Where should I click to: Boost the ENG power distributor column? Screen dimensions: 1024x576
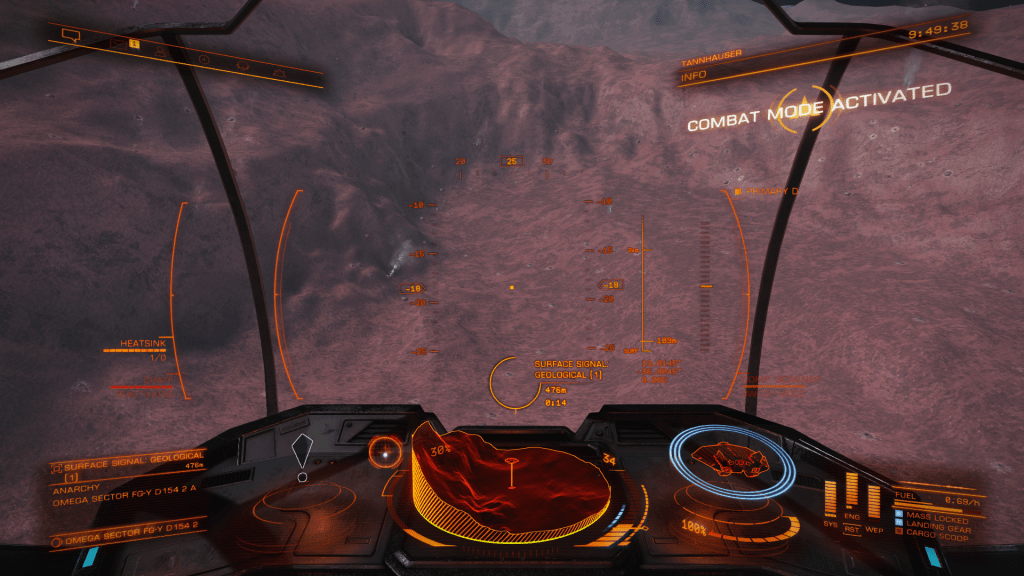(852, 494)
